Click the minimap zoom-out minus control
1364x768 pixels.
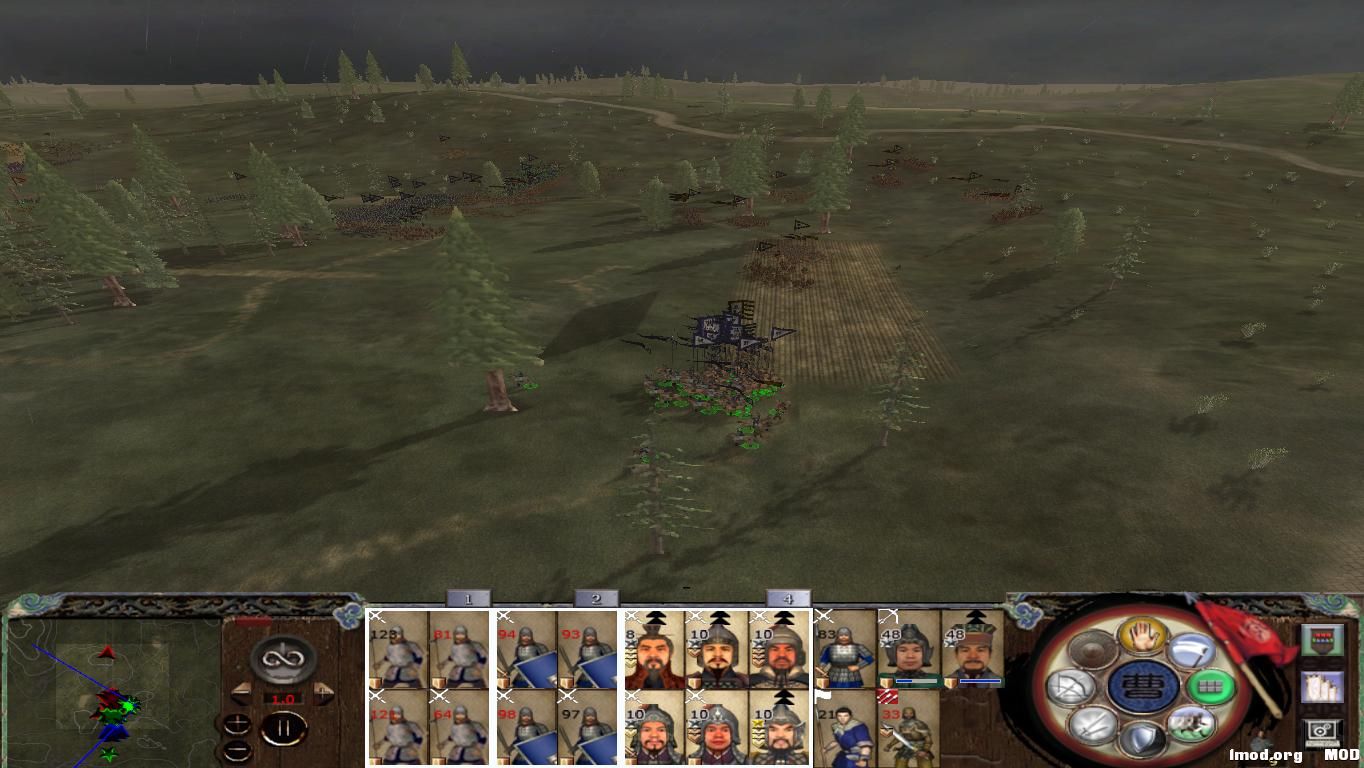point(237,751)
